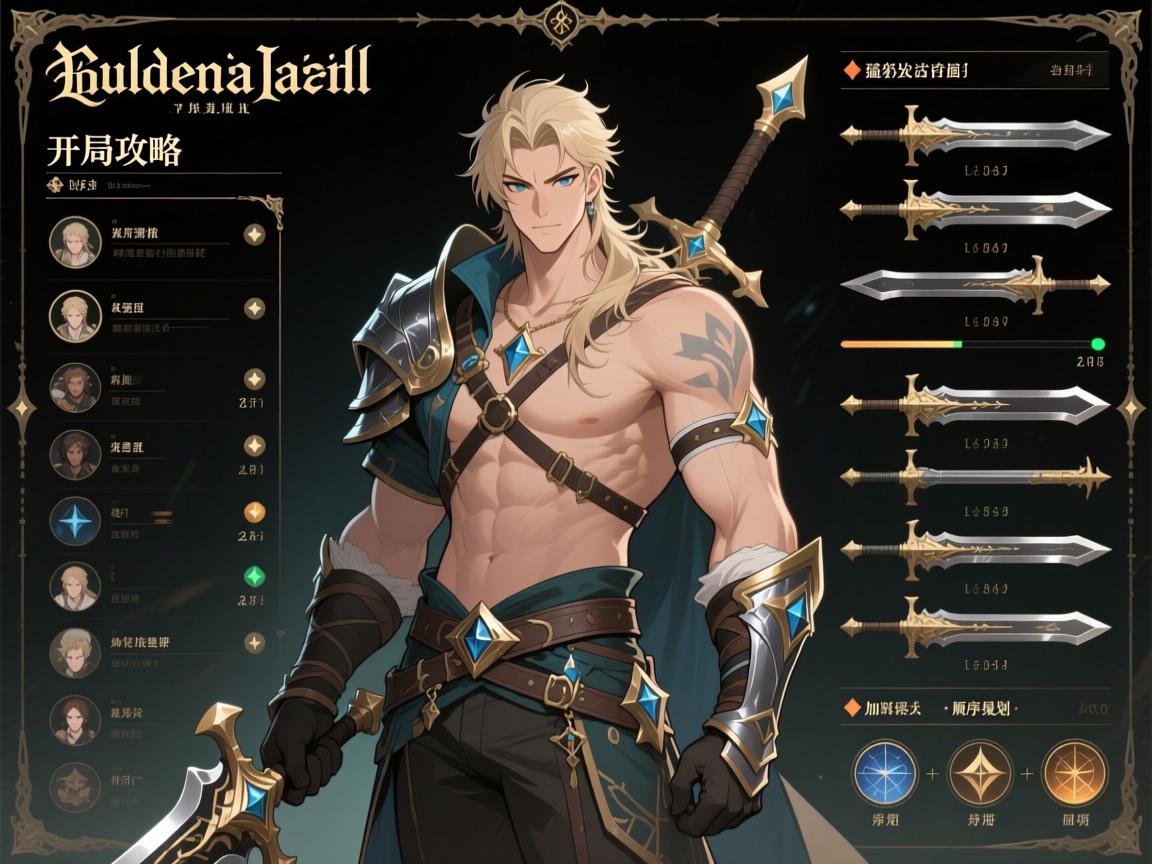Click the orange diamond button in the list
1152x864 pixels.
click(255, 513)
